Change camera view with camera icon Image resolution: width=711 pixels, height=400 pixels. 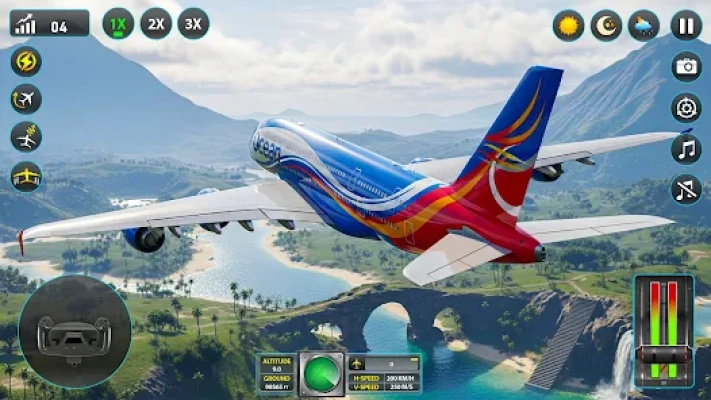coord(686,66)
